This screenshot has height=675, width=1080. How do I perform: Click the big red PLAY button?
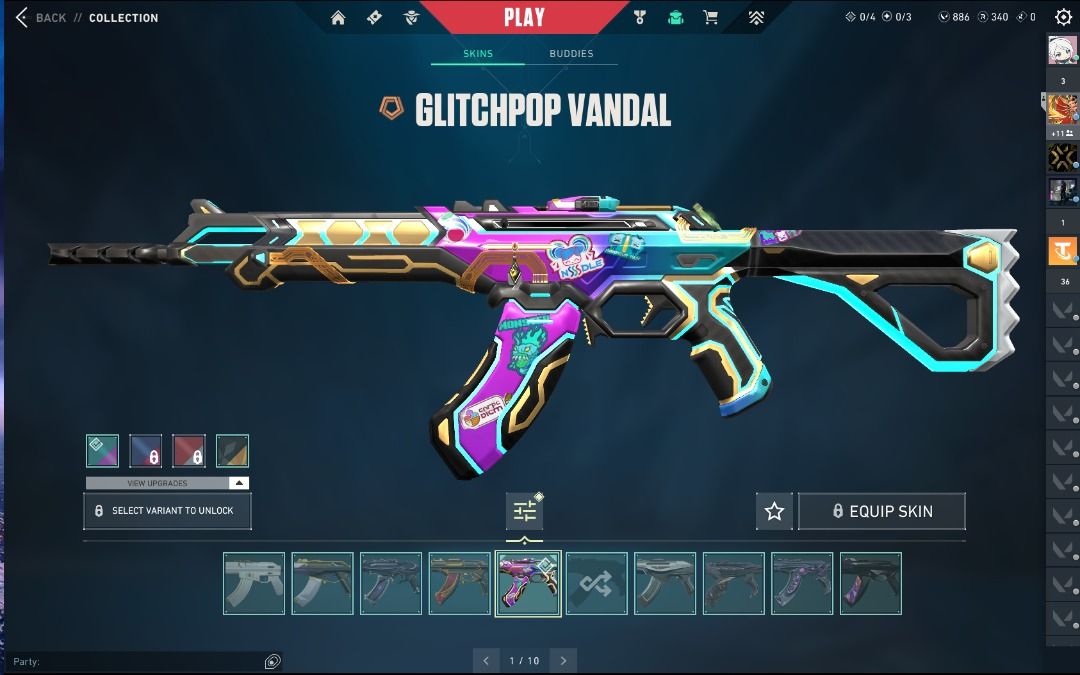[x=524, y=17]
